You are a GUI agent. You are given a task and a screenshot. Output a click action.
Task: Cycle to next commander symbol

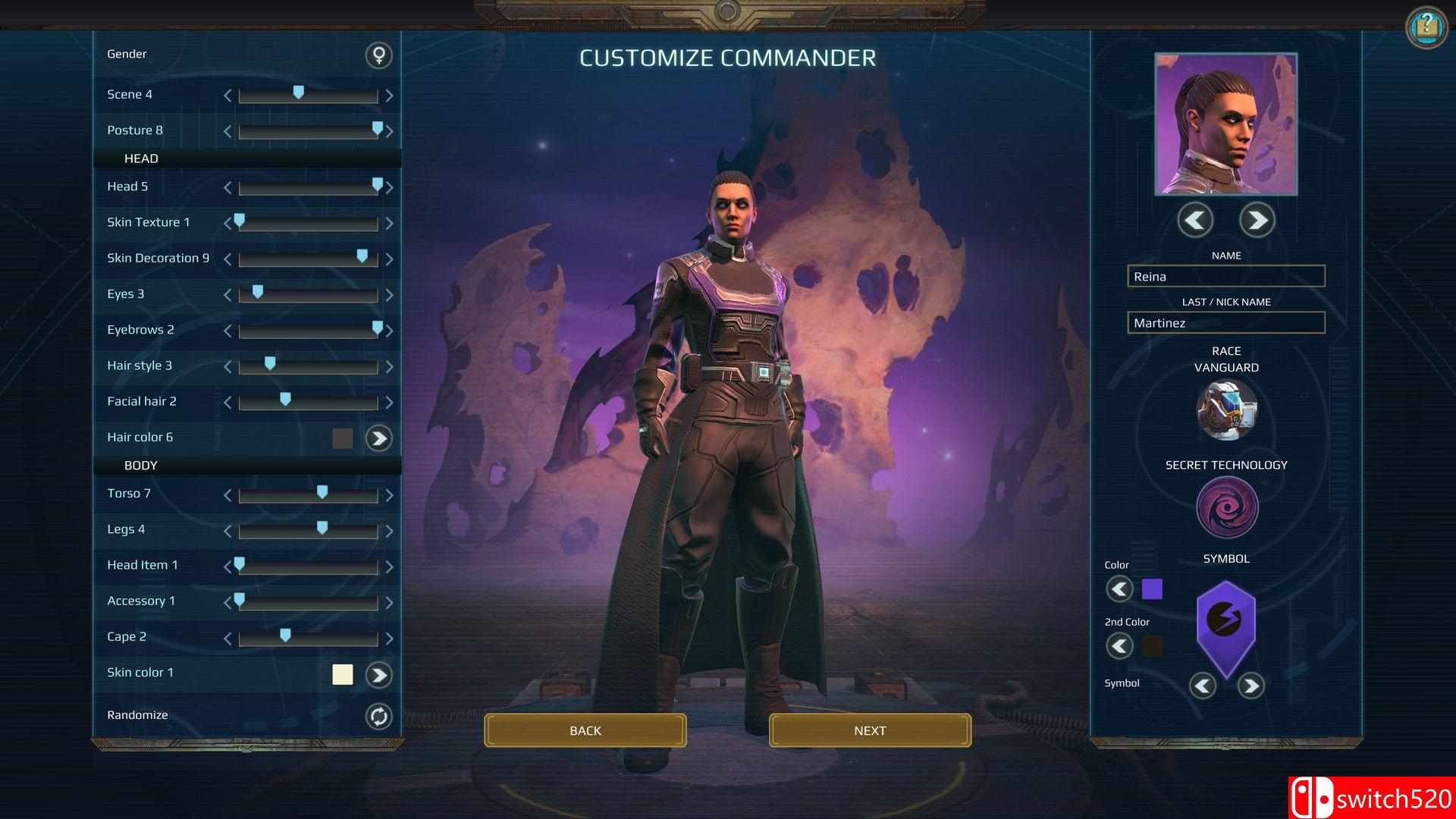tap(1251, 686)
